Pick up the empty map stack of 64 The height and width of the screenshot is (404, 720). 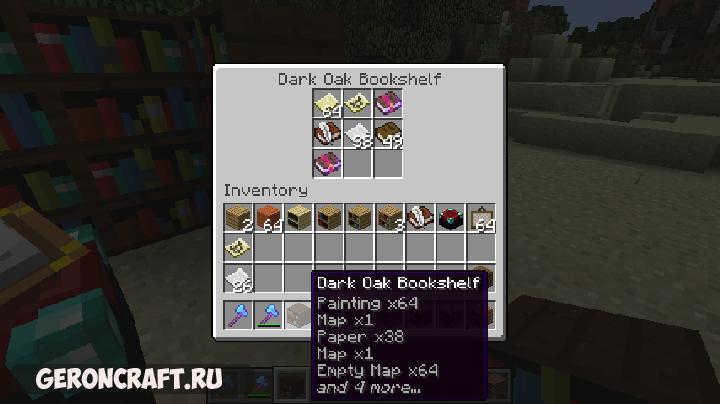(328, 103)
